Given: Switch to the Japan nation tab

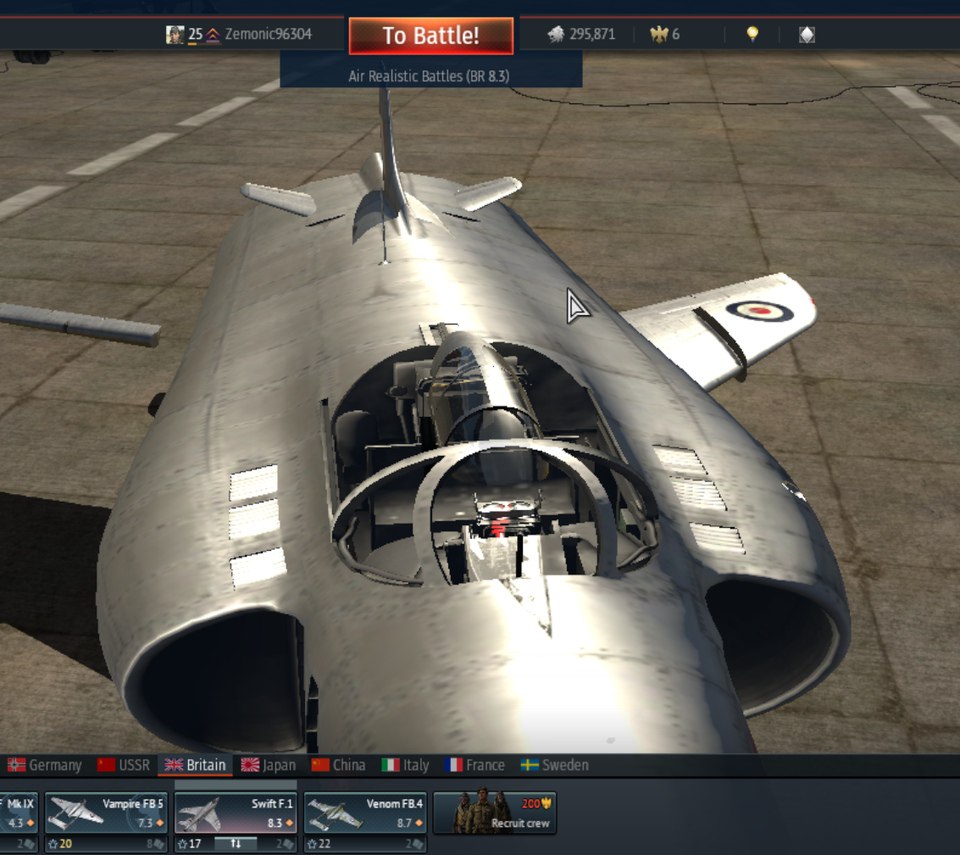Looking at the screenshot, I should coord(268,765).
